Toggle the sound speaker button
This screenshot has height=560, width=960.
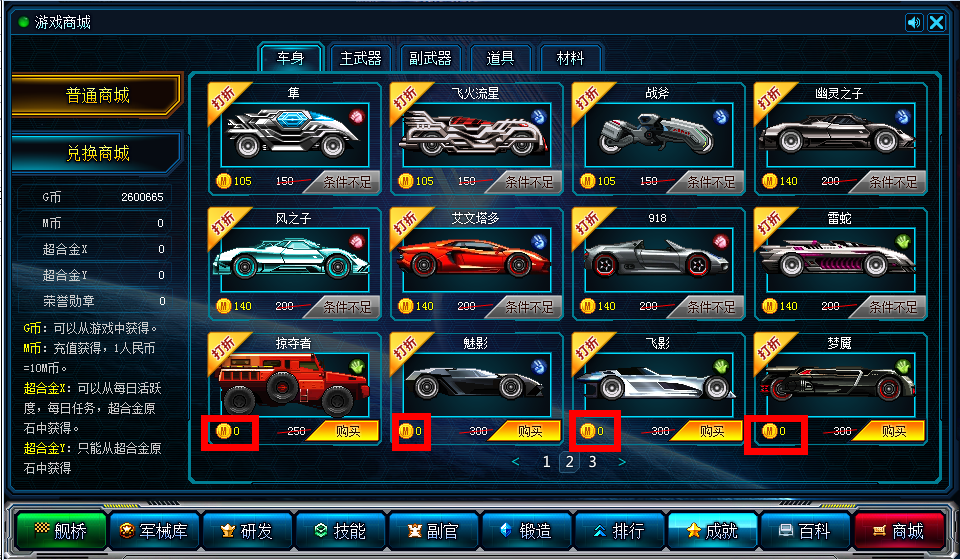point(914,23)
